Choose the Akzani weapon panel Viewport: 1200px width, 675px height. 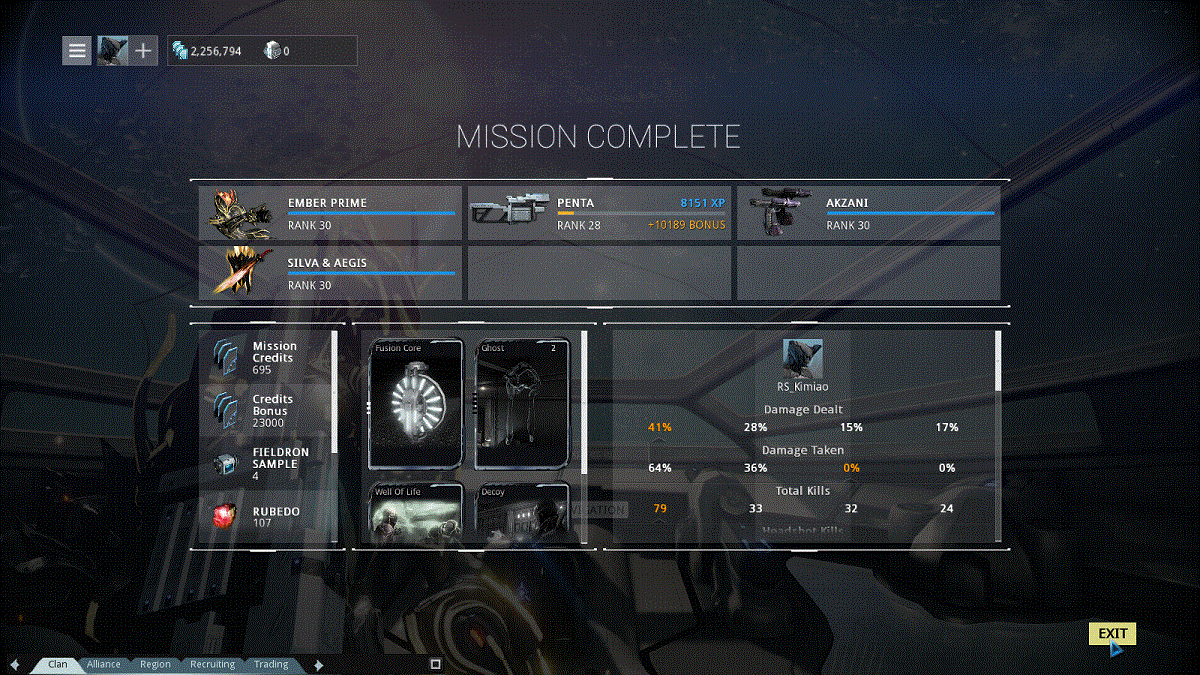tap(868, 213)
